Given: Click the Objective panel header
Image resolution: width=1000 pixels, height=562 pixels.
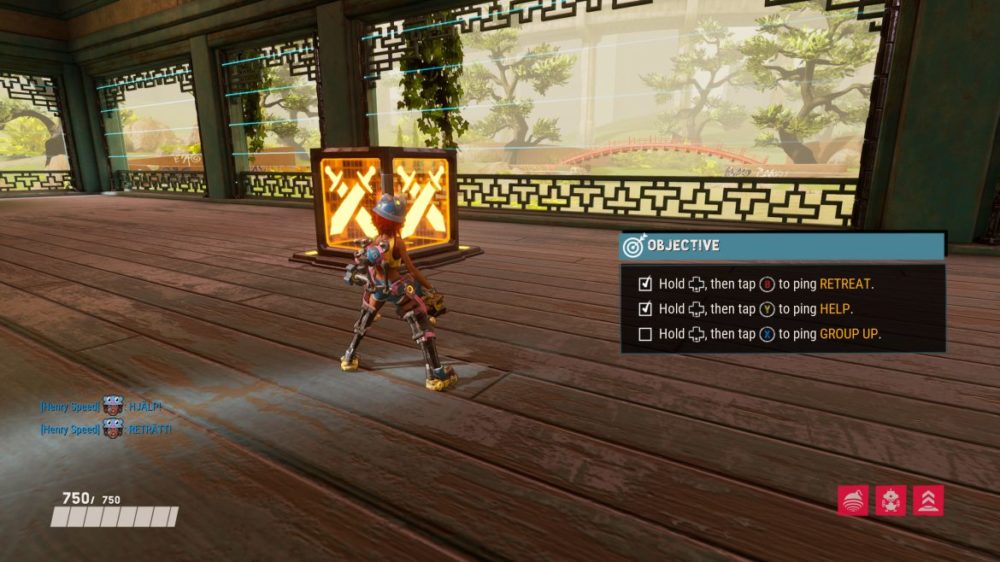Looking at the screenshot, I should click(782, 245).
